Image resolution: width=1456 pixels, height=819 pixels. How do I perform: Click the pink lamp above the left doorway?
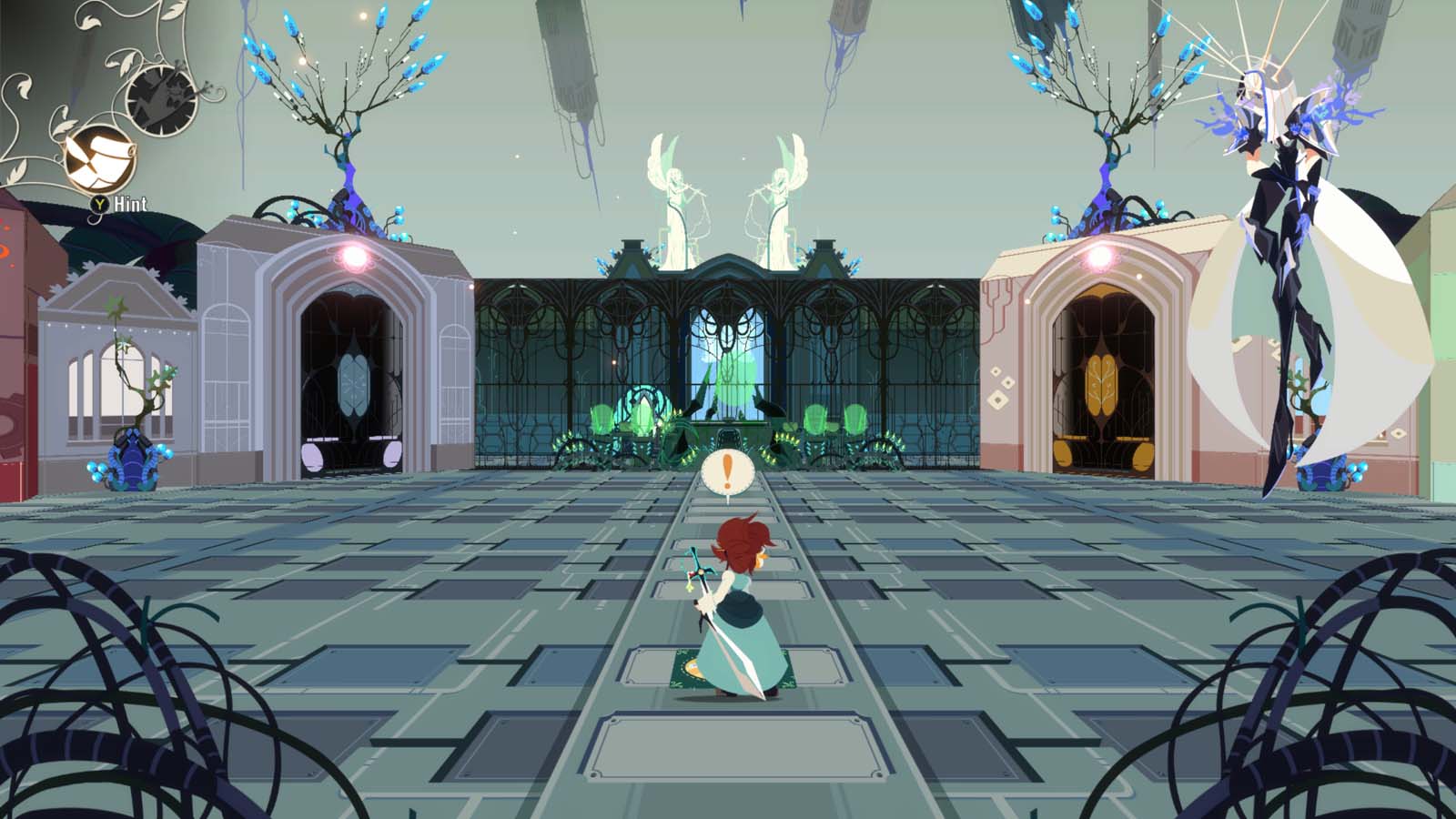(x=355, y=256)
